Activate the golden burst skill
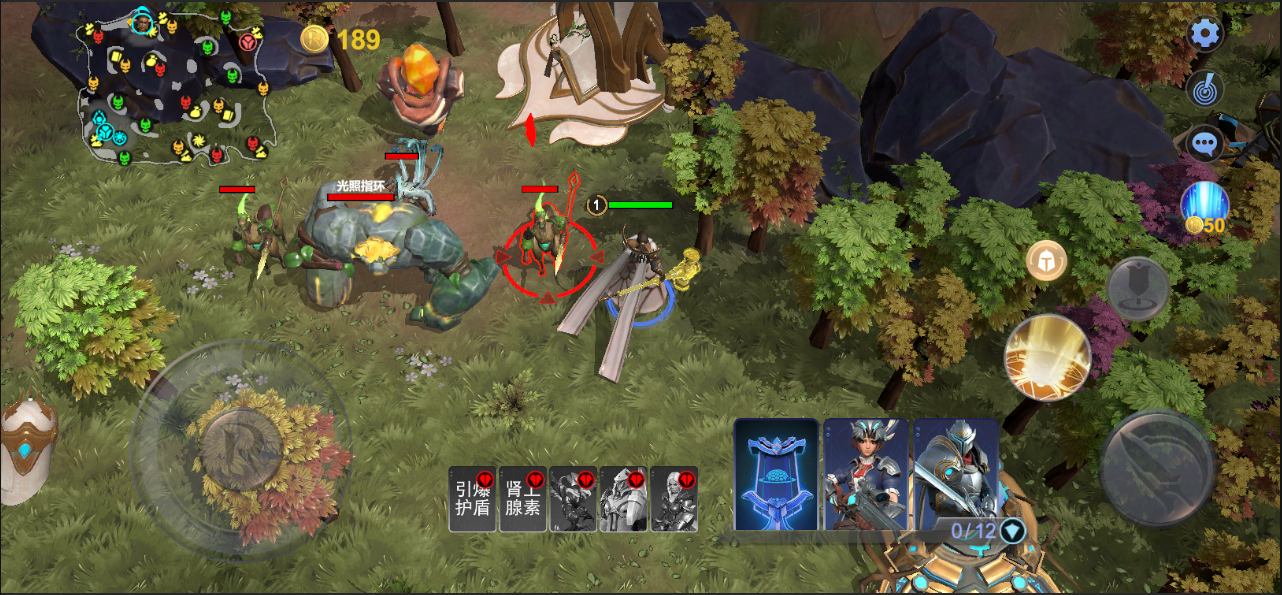Viewport: 1282px width, 595px height. 1047,357
